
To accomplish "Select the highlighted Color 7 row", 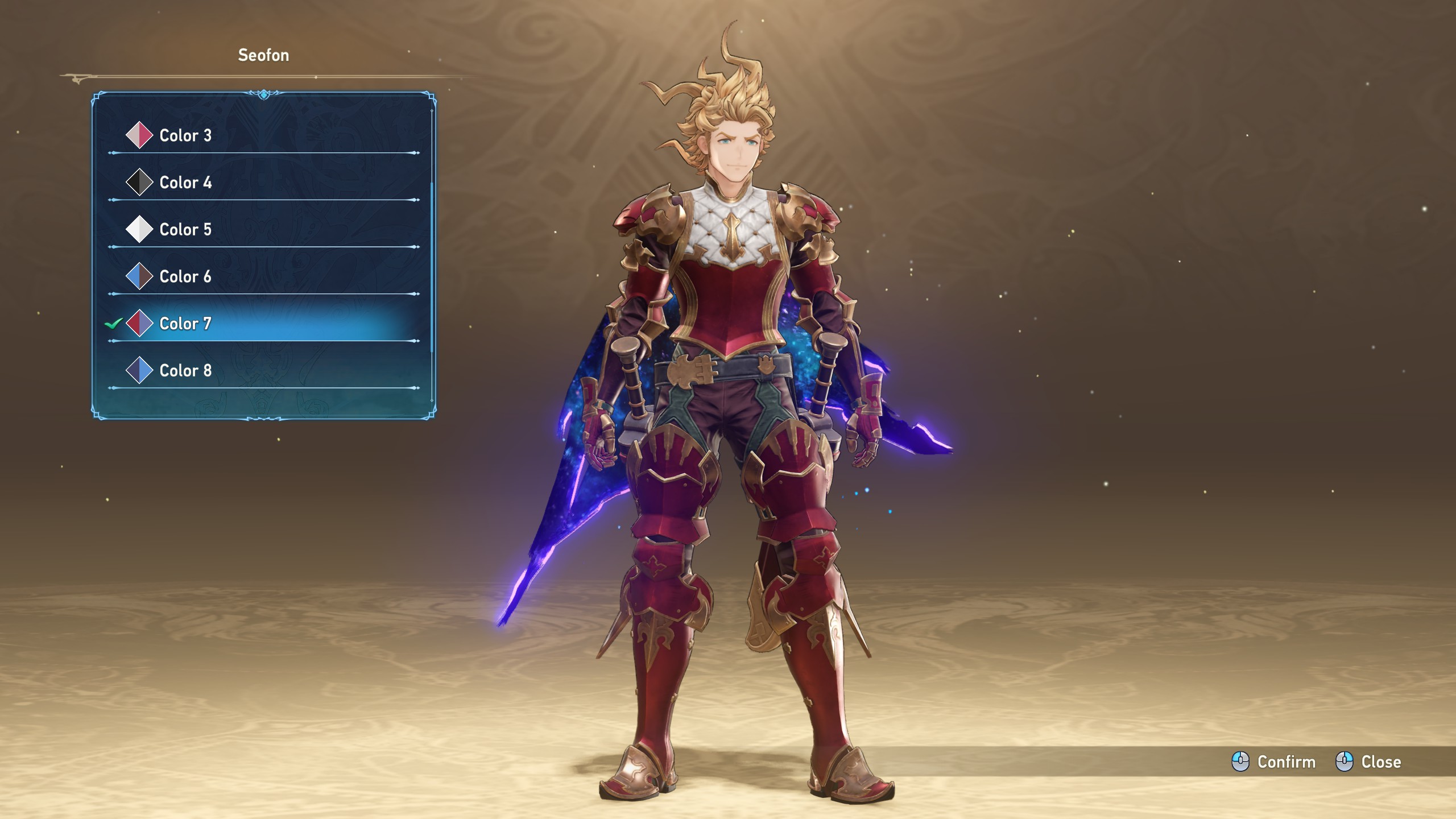I will (185, 324).
